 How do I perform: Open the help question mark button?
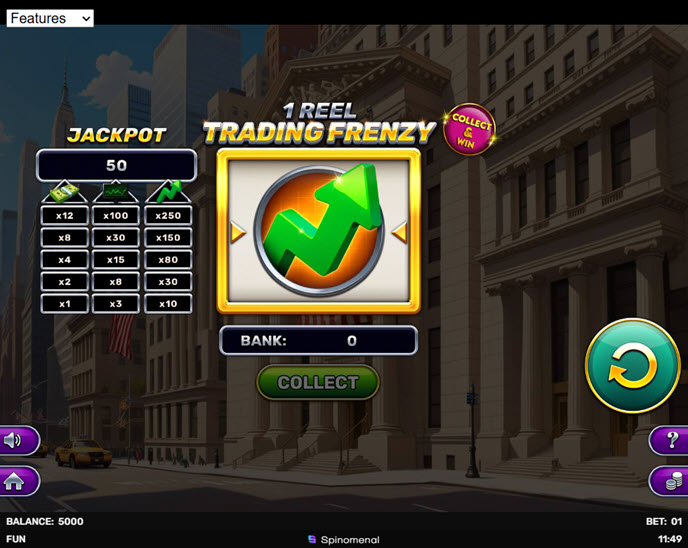(x=670, y=440)
